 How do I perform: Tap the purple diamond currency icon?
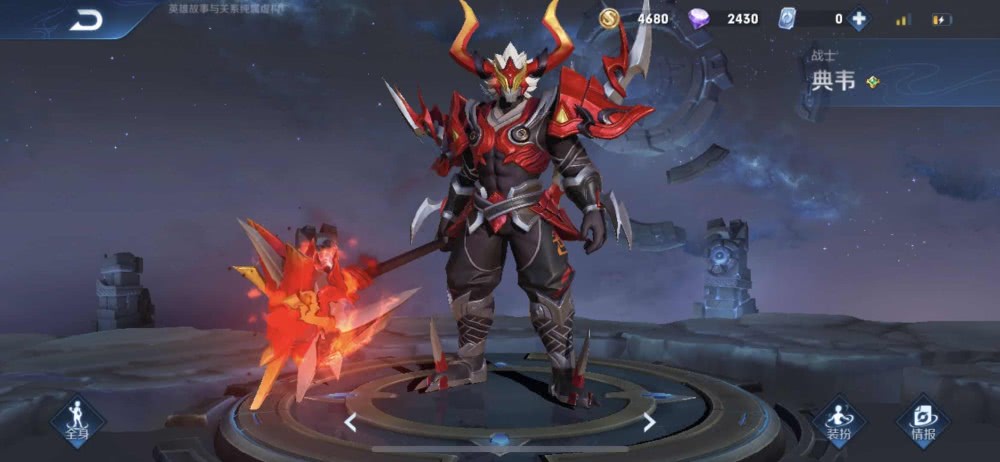point(700,19)
